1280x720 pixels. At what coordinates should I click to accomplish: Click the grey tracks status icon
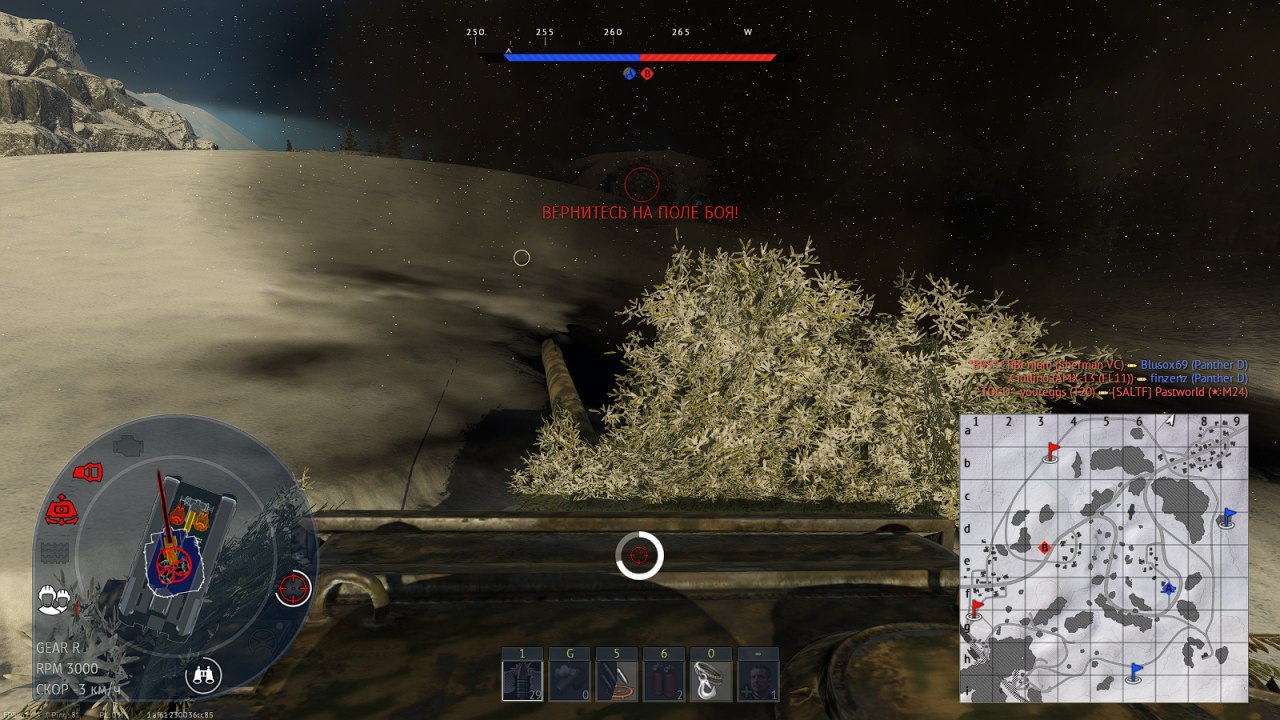click(52, 552)
